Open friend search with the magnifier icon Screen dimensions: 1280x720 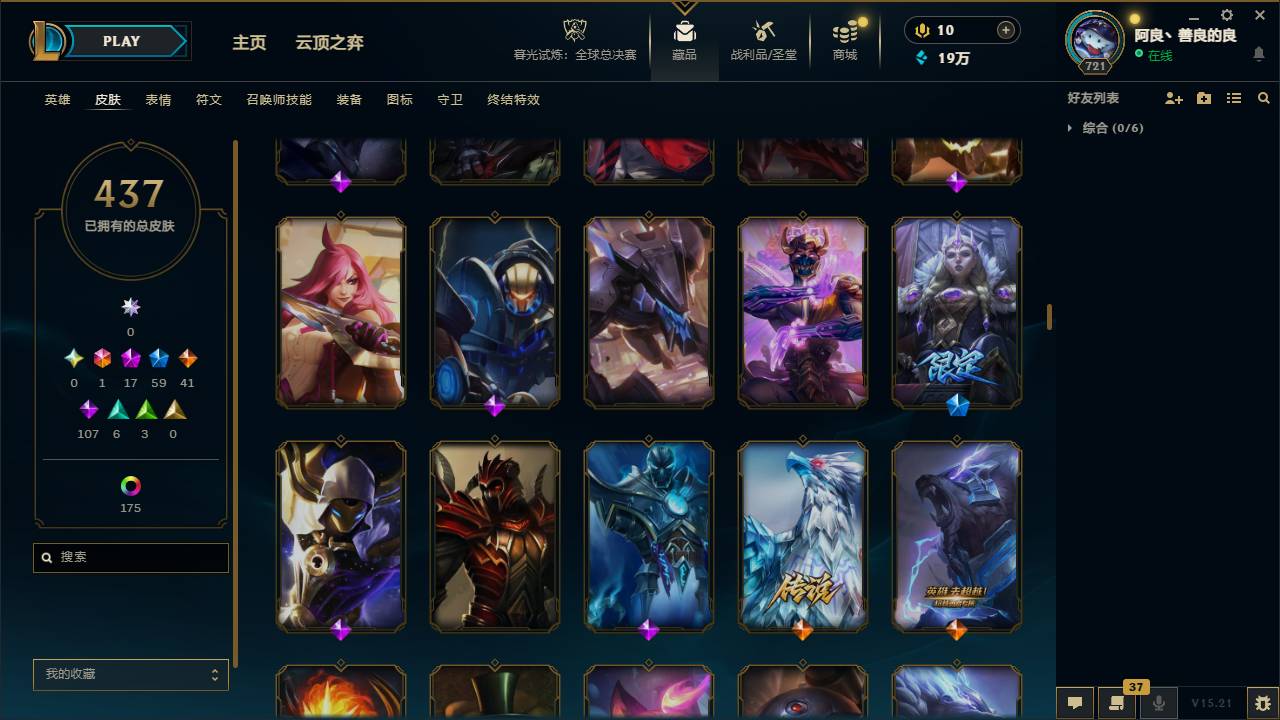click(x=1264, y=98)
